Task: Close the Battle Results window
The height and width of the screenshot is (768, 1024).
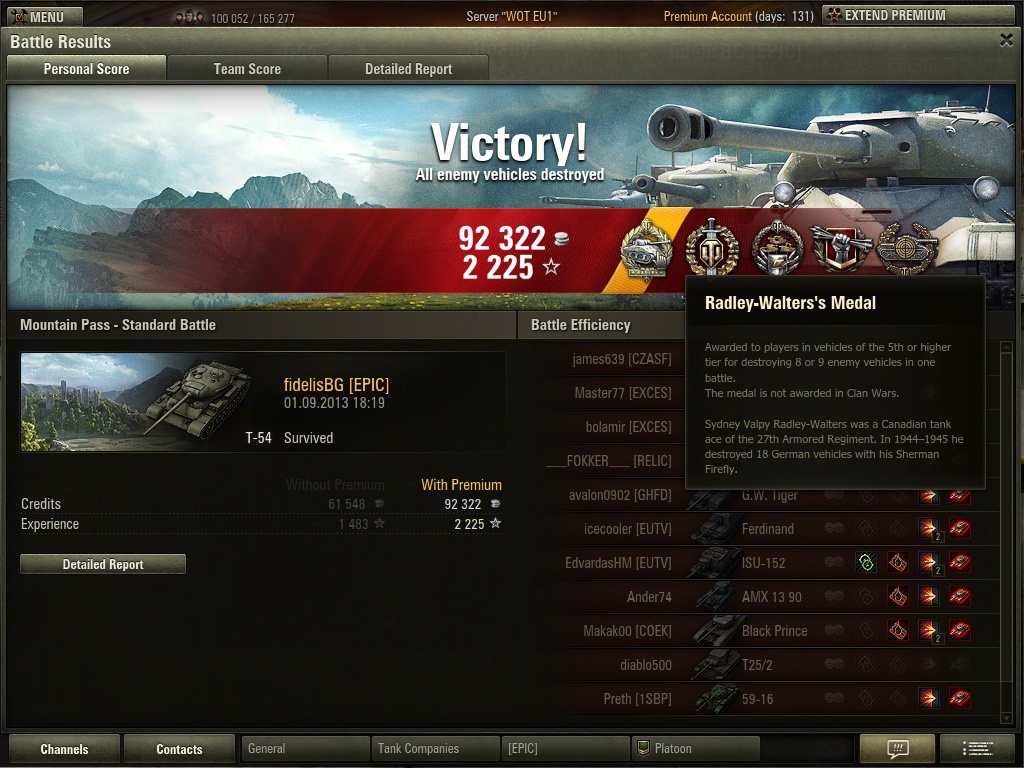Action: click(x=1006, y=40)
